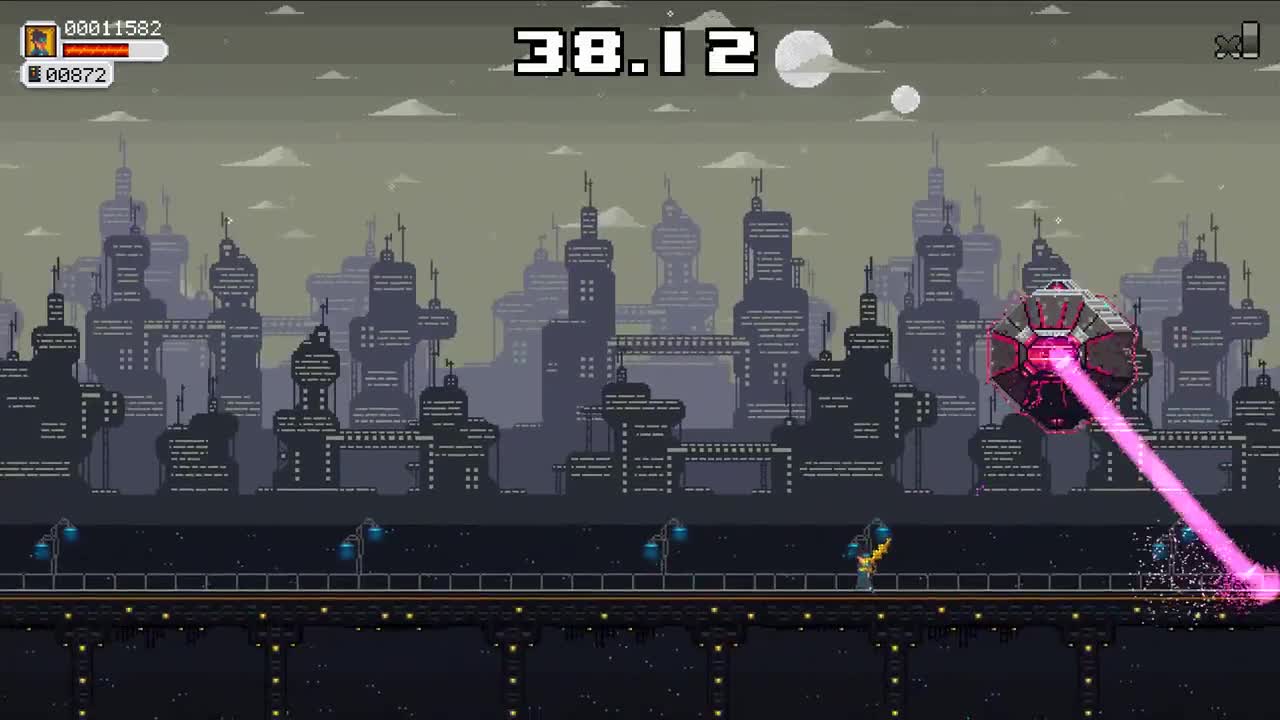The image size is (1280, 720).
Task: Click the UFO's glowing pink core
Action: click(1055, 350)
